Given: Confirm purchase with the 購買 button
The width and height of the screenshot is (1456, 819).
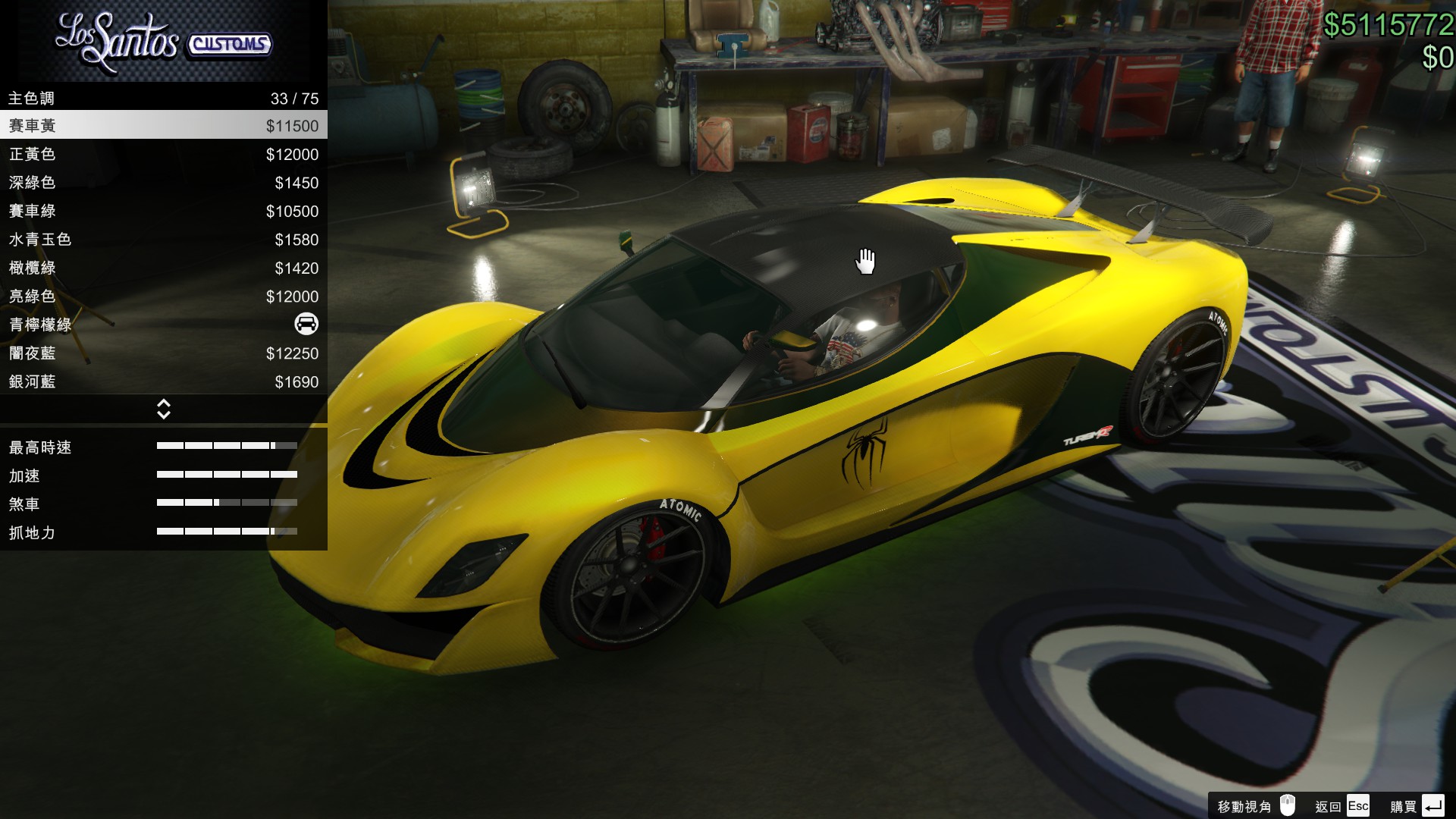Looking at the screenshot, I should [1417, 806].
